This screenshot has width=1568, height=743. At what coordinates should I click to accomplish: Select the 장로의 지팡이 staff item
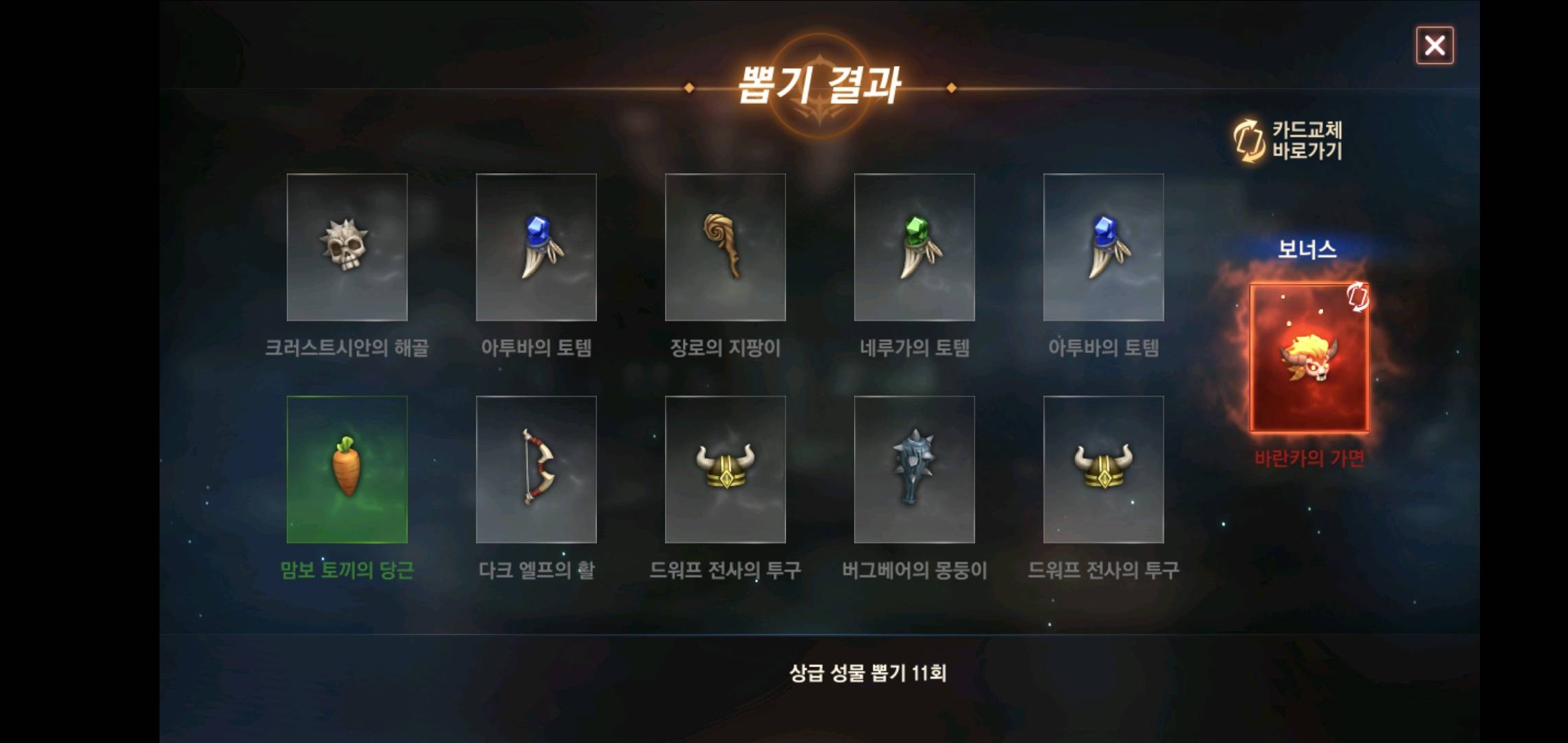coord(726,249)
